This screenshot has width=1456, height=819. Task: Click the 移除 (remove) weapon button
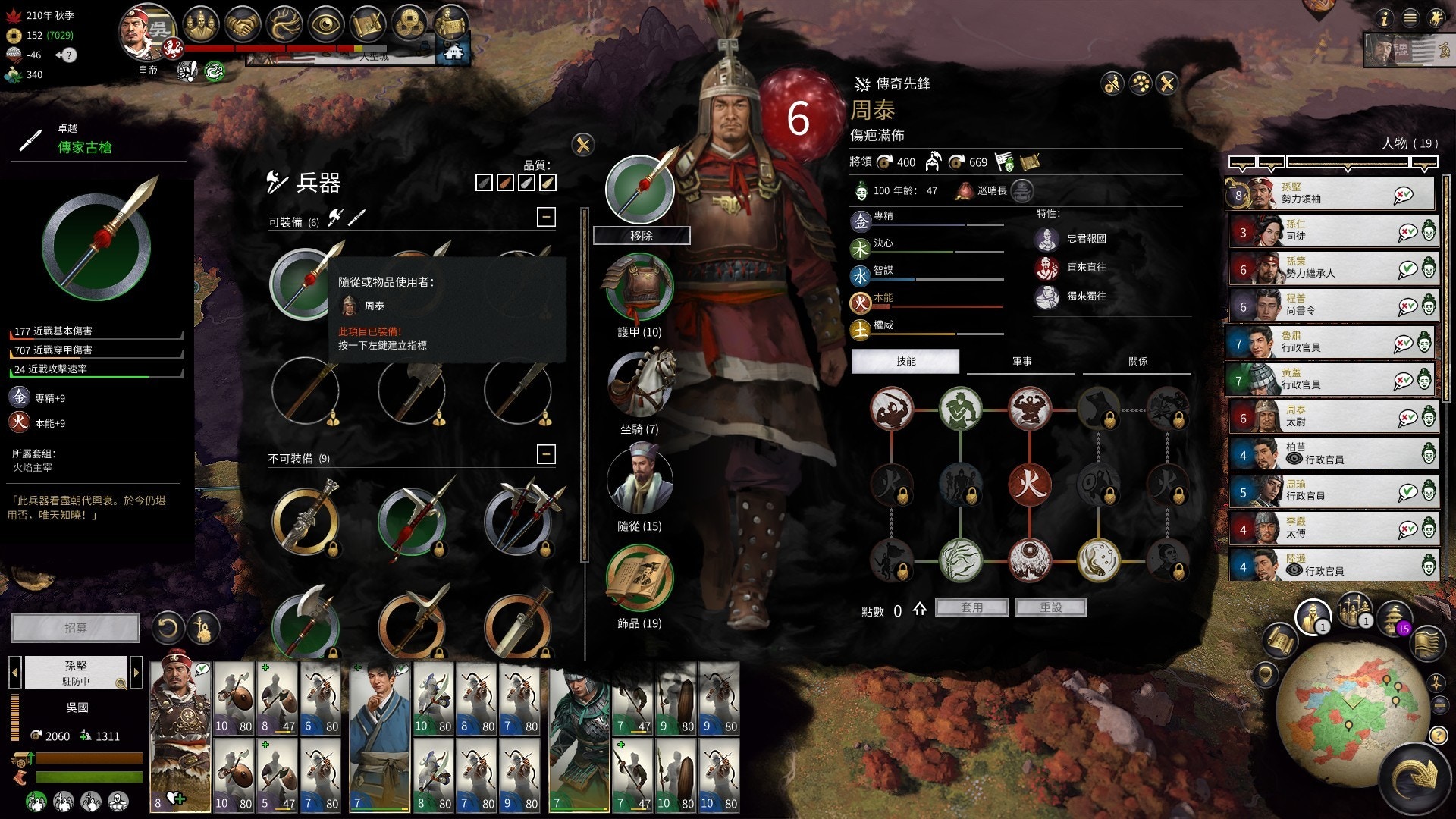pos(641,236)
